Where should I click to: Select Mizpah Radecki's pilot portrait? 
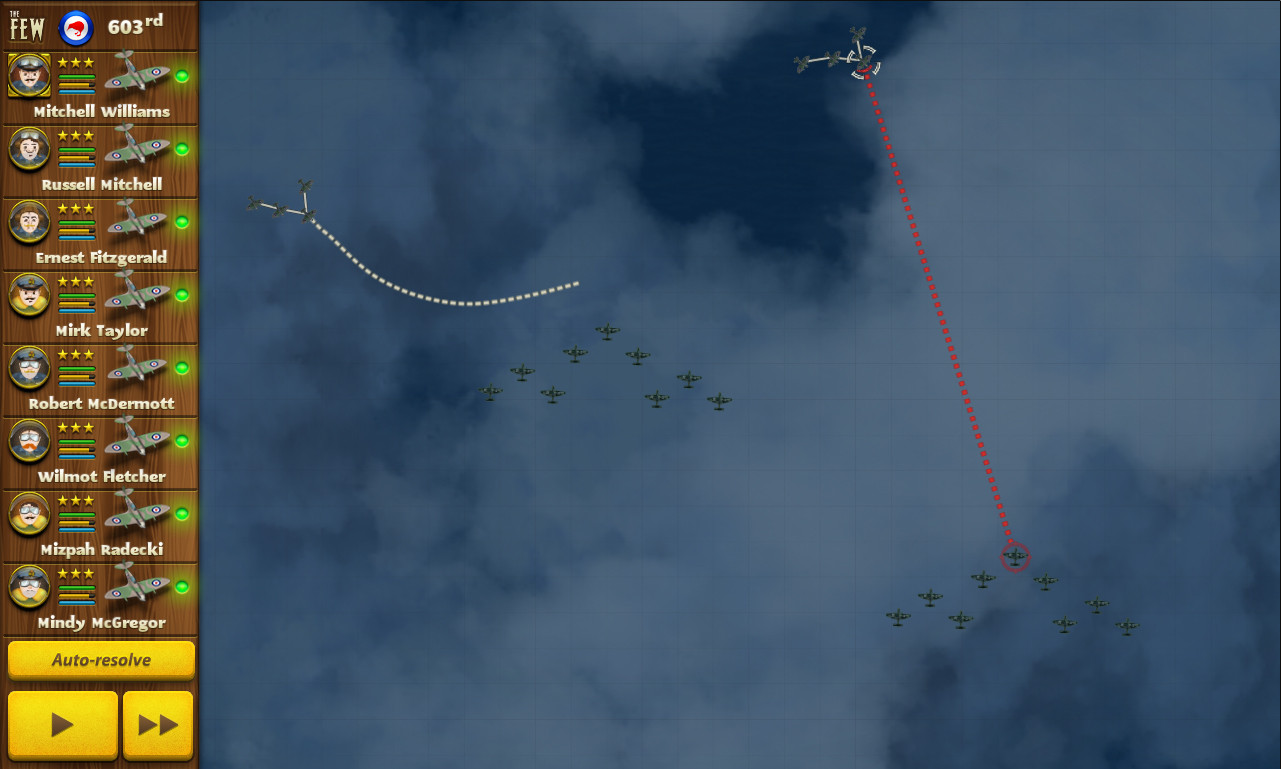(29, 514)
